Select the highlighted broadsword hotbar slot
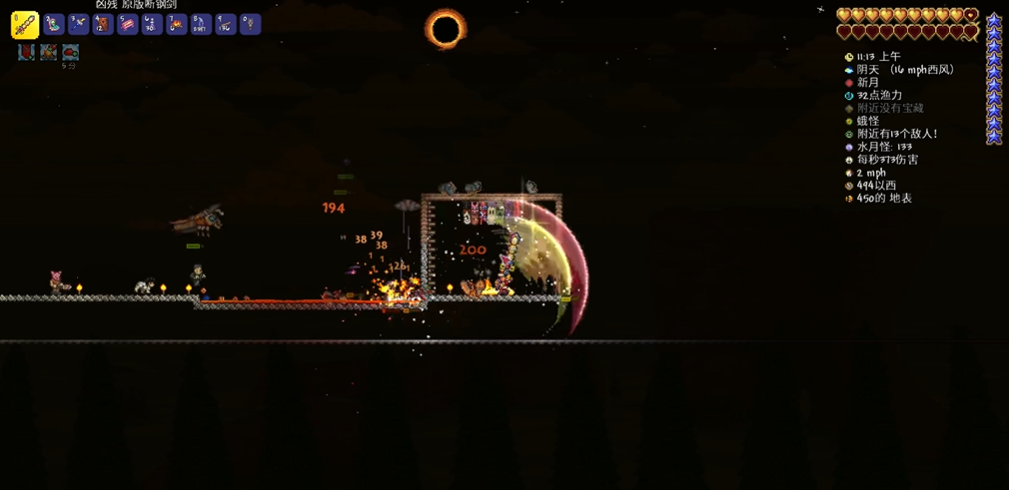Viewport: 1009px width, 490px height. [x=25, y=25]
